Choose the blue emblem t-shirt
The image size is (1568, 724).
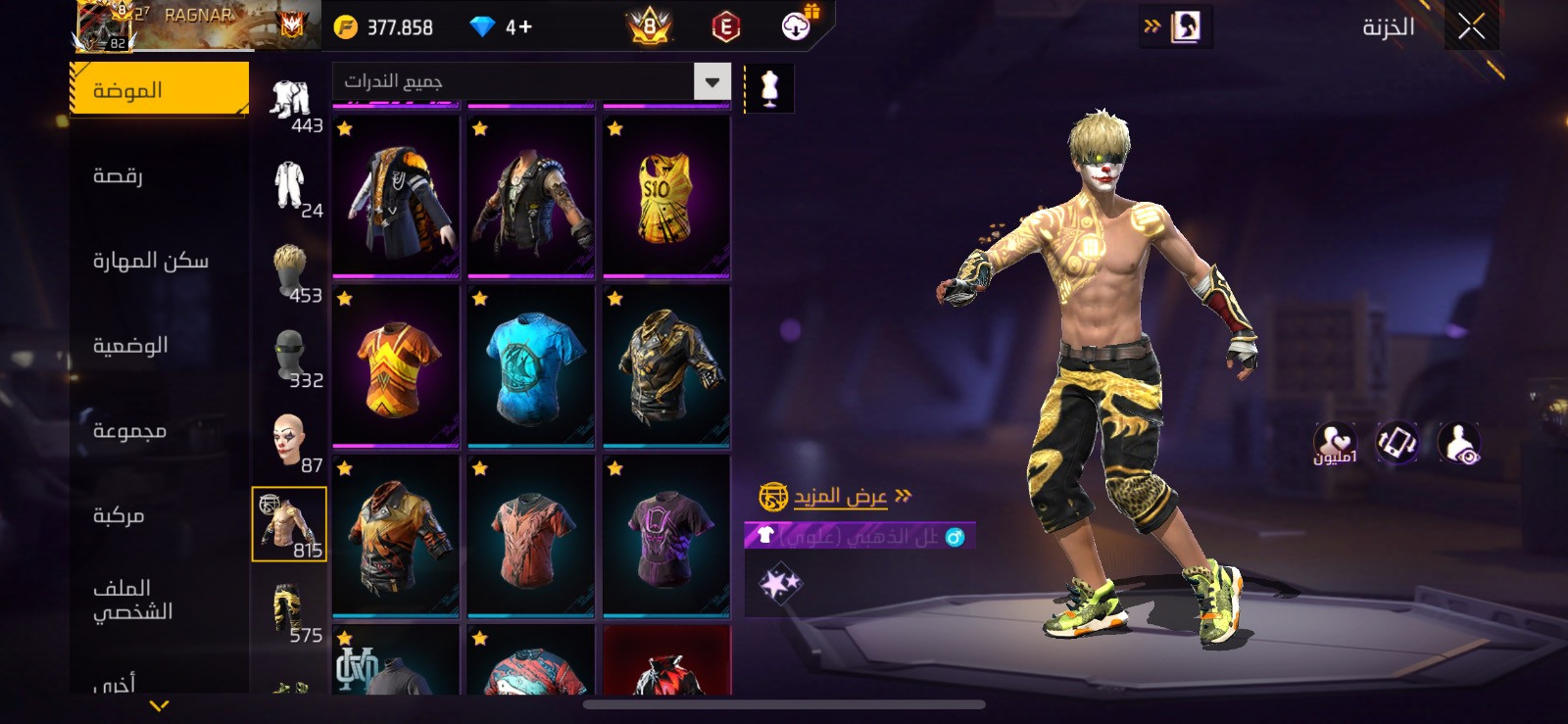point(531,366)
